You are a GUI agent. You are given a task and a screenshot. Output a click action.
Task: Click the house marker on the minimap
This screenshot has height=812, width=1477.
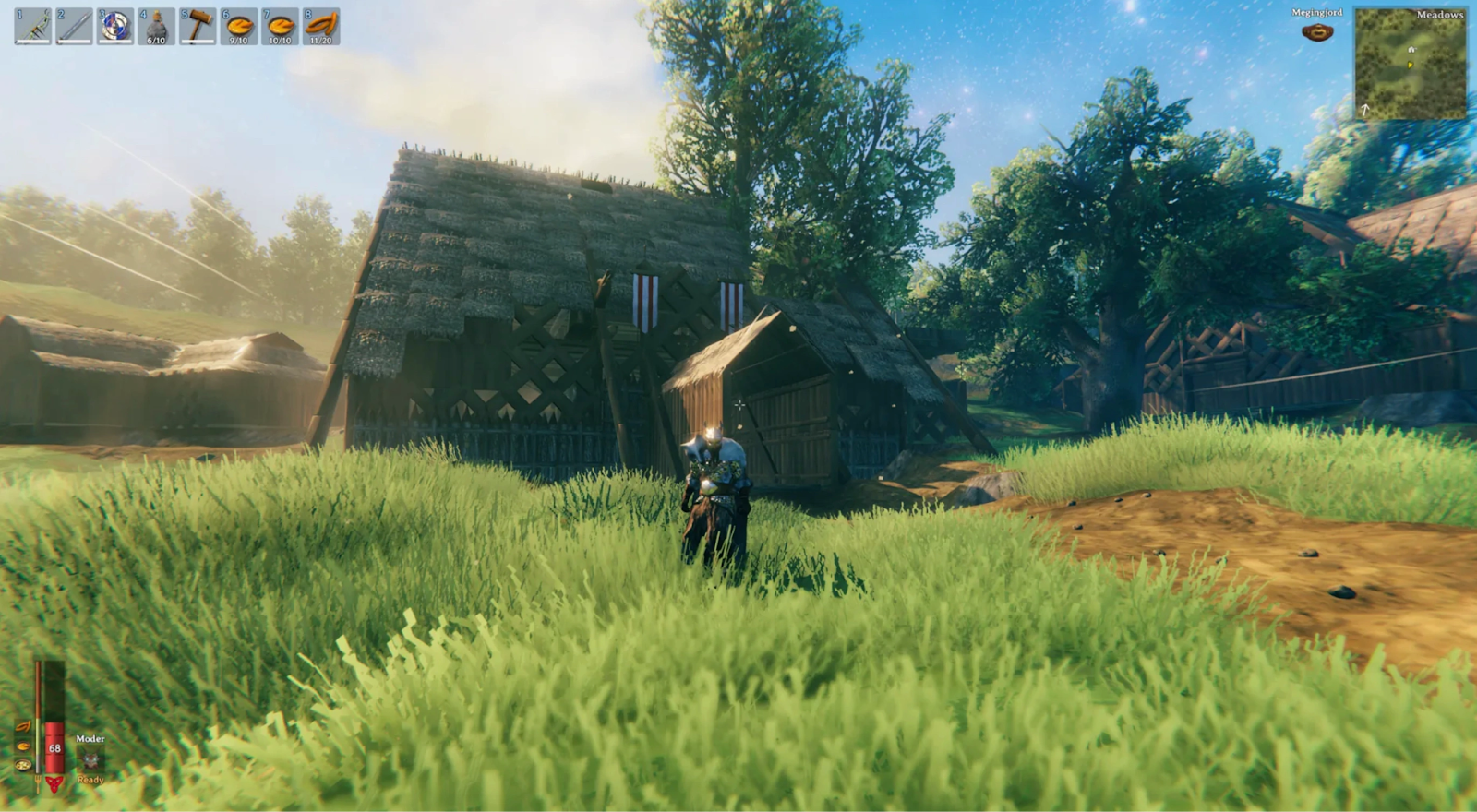(x=1411, y=50)
